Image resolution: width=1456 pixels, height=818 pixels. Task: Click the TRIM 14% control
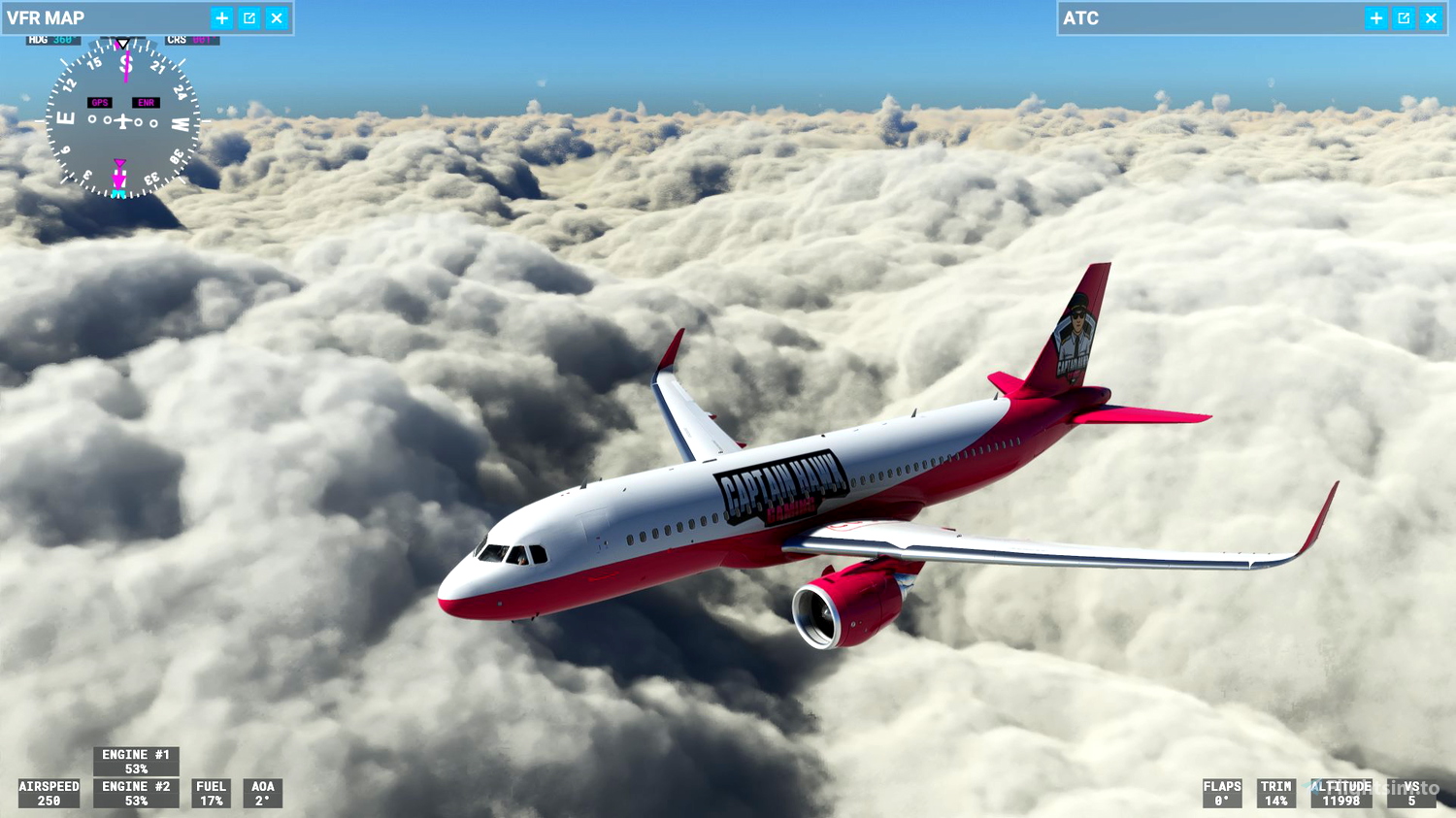point(1275,793)
